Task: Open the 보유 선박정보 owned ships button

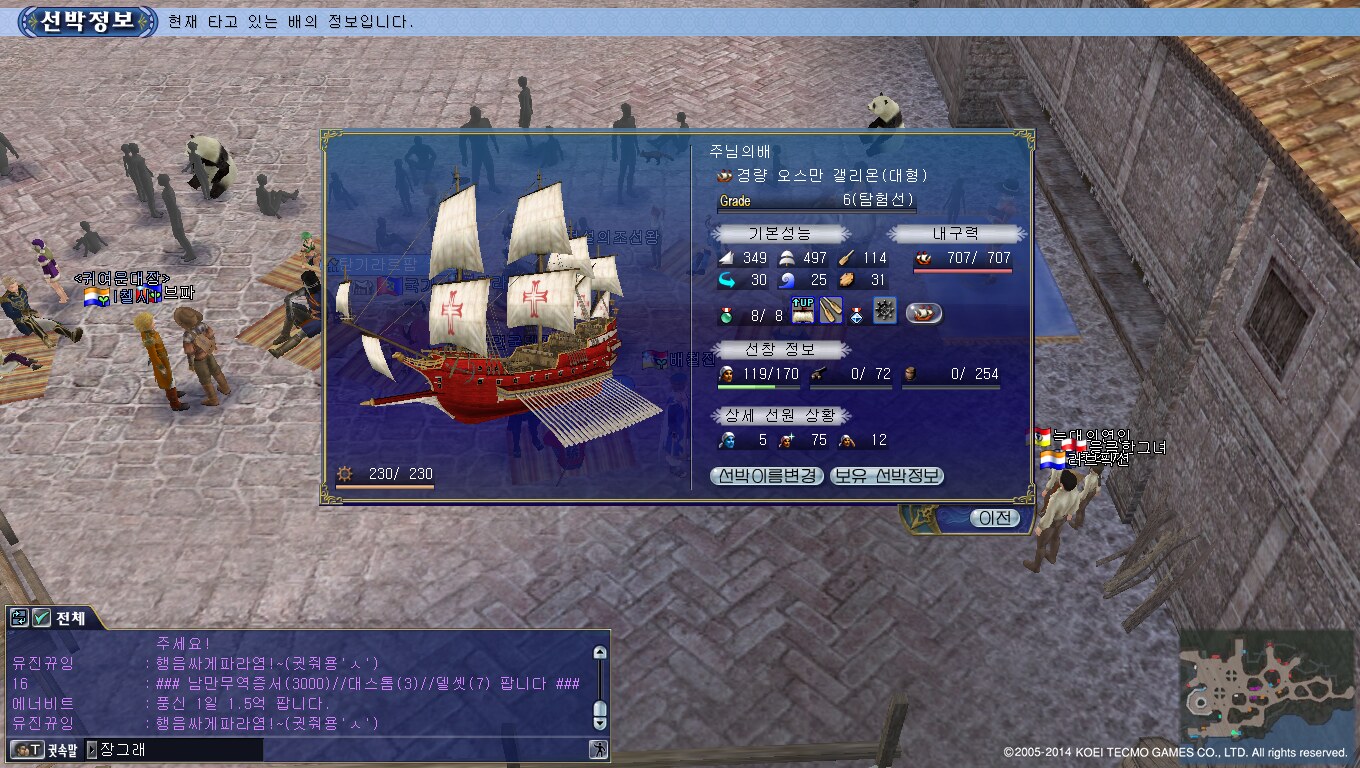Action: 887,476
